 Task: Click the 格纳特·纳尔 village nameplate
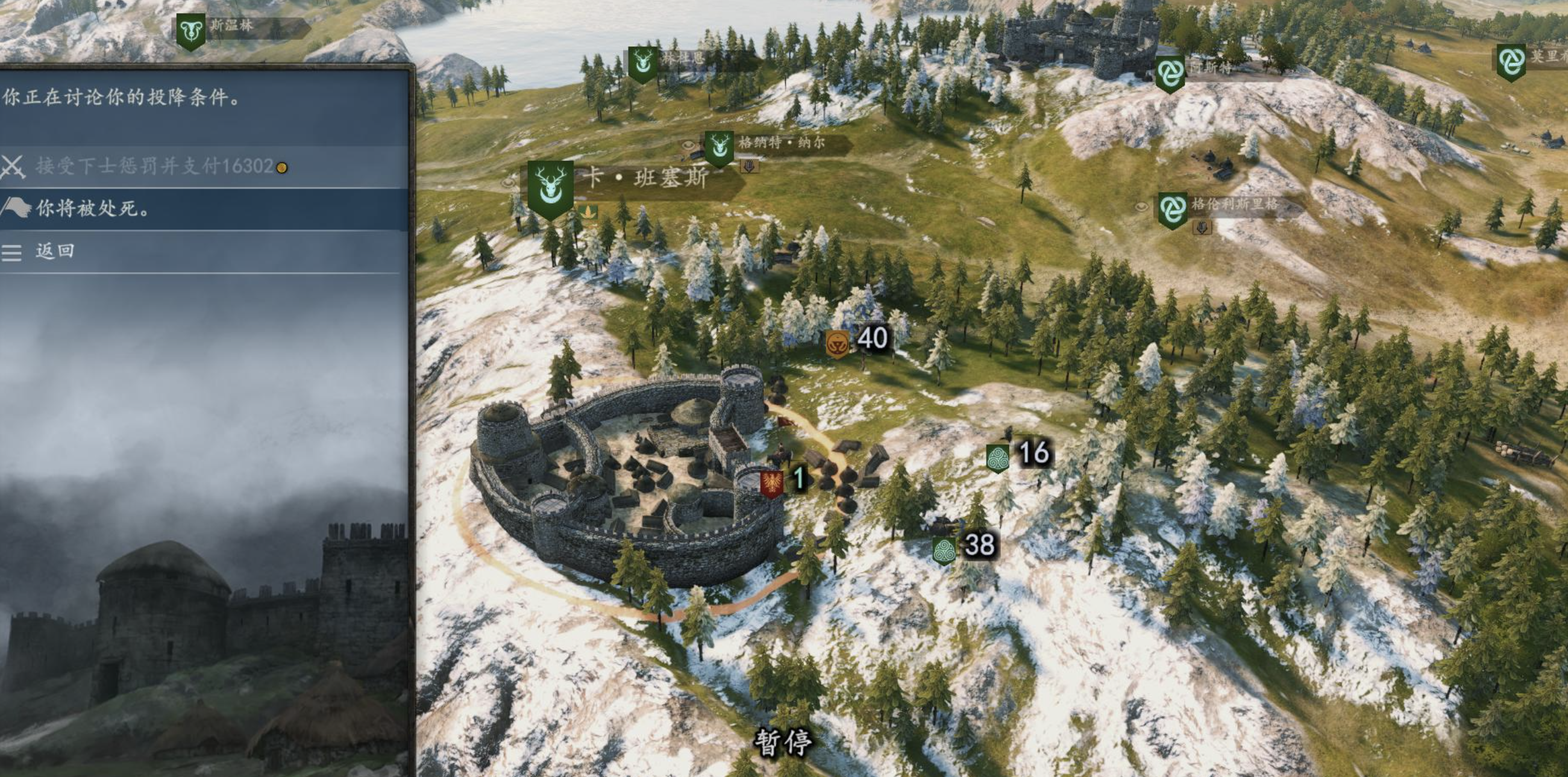[x=782, y=143]
